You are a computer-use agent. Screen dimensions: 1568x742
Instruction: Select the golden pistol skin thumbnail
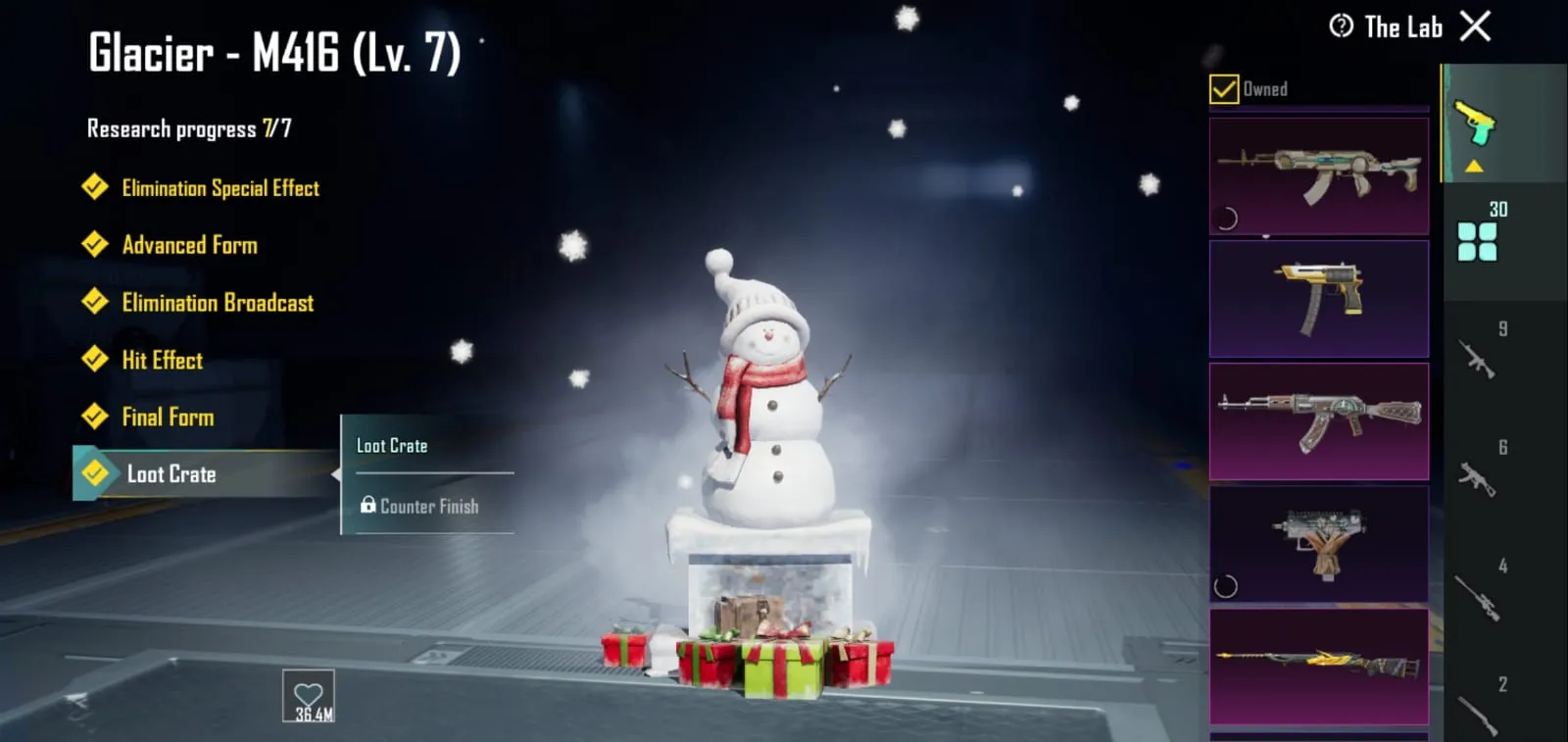pyautogui.click(x=1318, y=297)
